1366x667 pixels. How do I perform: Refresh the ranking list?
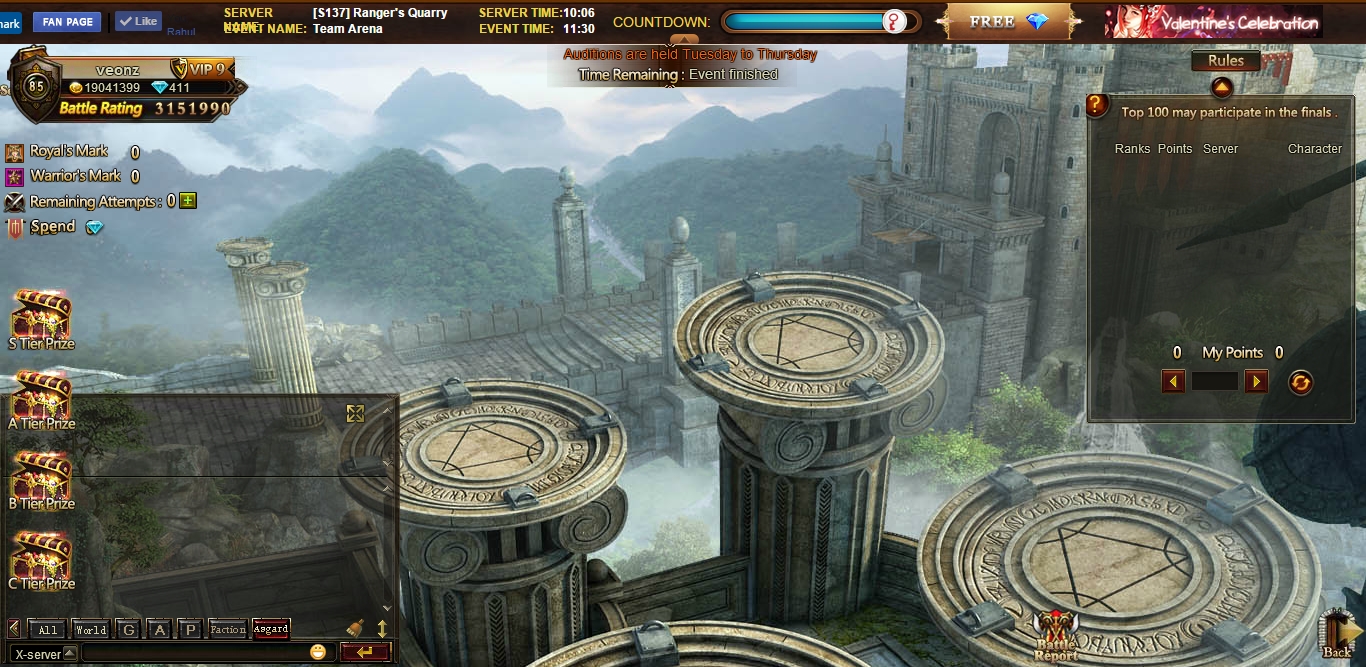1300,382
